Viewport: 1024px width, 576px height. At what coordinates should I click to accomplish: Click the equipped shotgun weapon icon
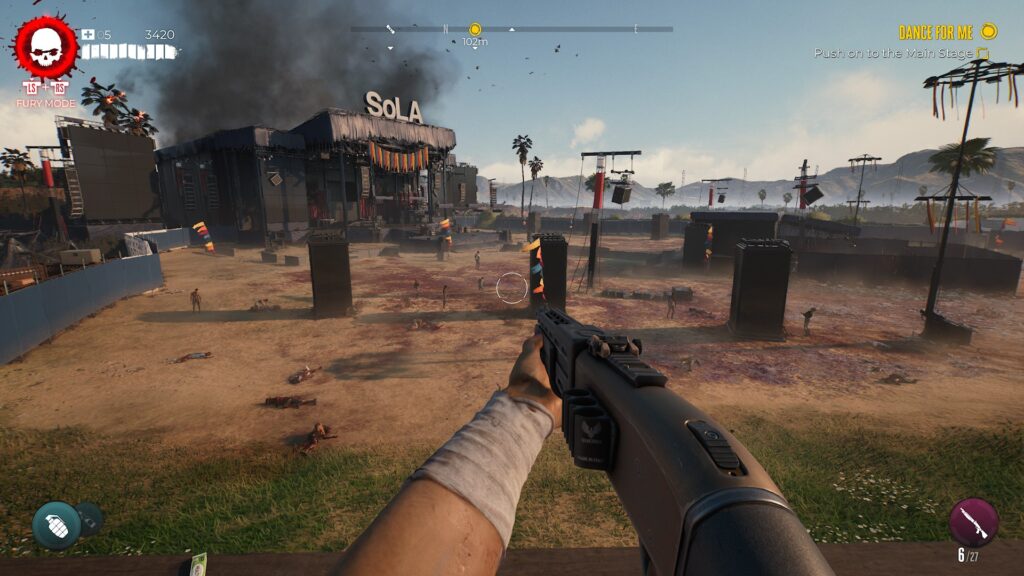[x=972, y=522]
